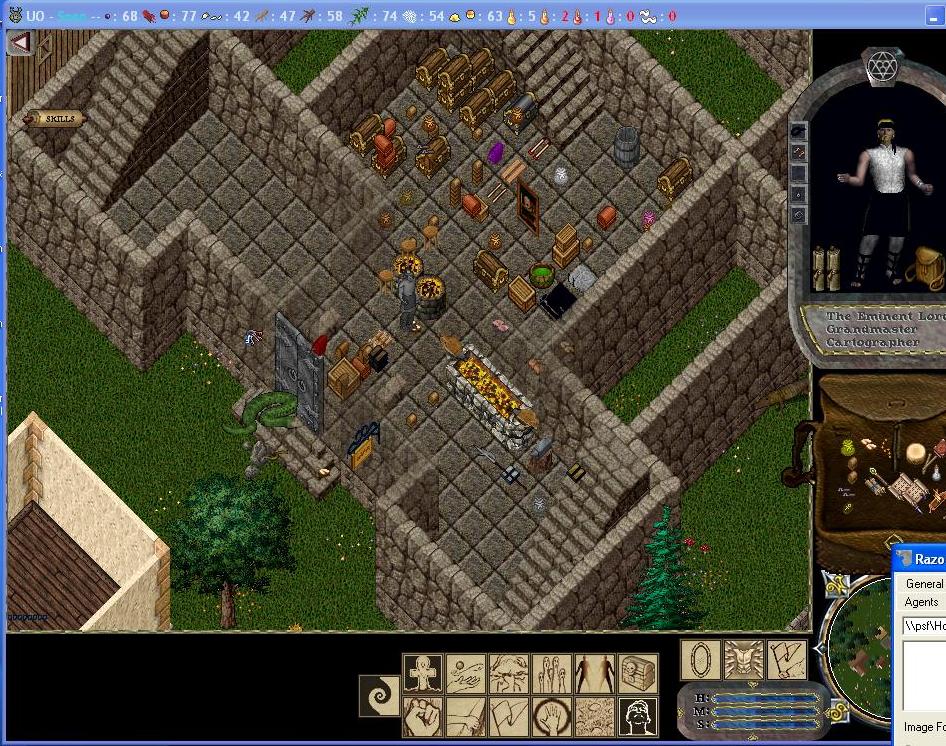Image resolution: width=946 pixels, height=746 pixels.
Task: Click the gold swirl button above the minimap
Action: coord(835,585)
